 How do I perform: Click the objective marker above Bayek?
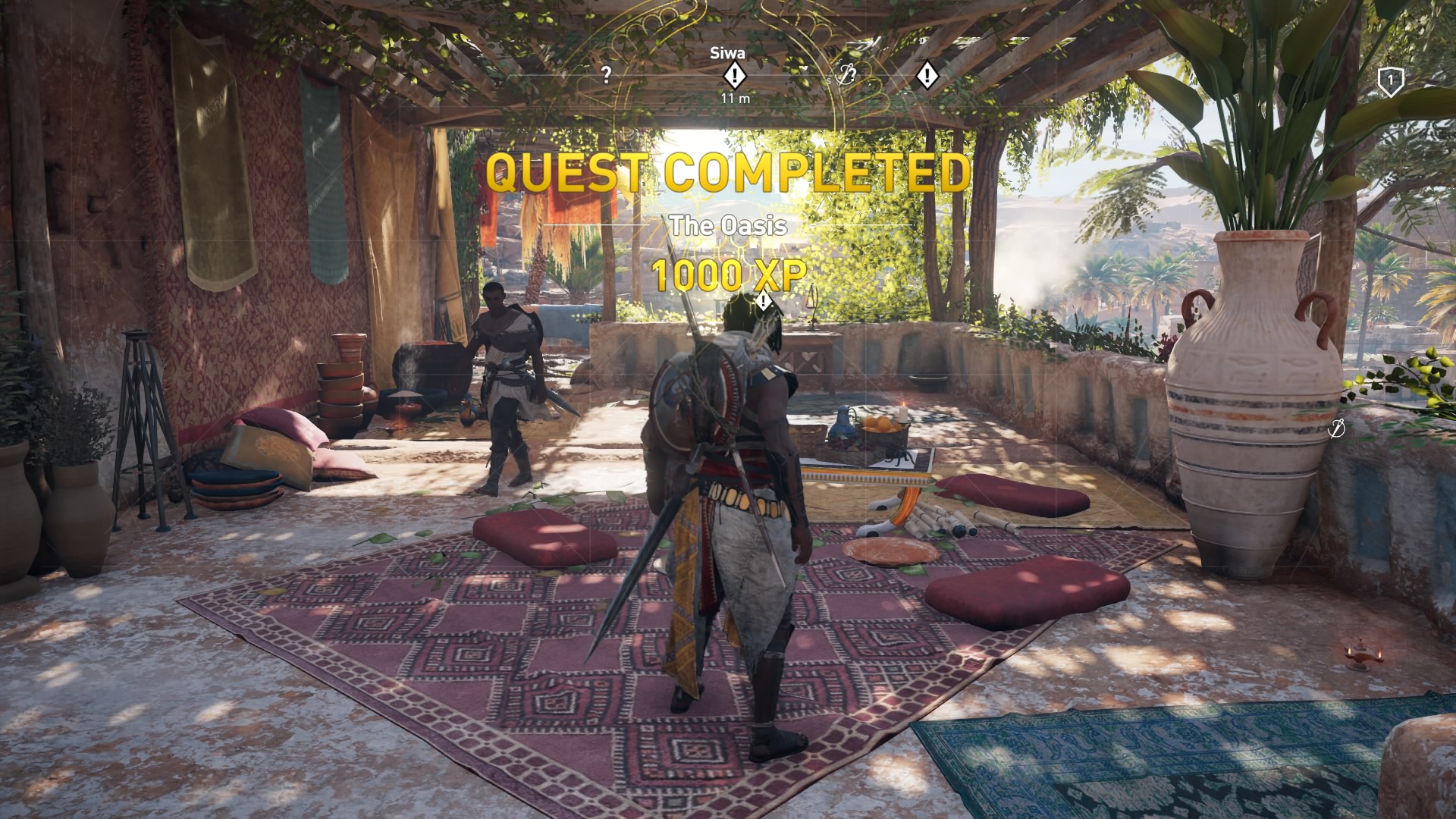(762, 301)
